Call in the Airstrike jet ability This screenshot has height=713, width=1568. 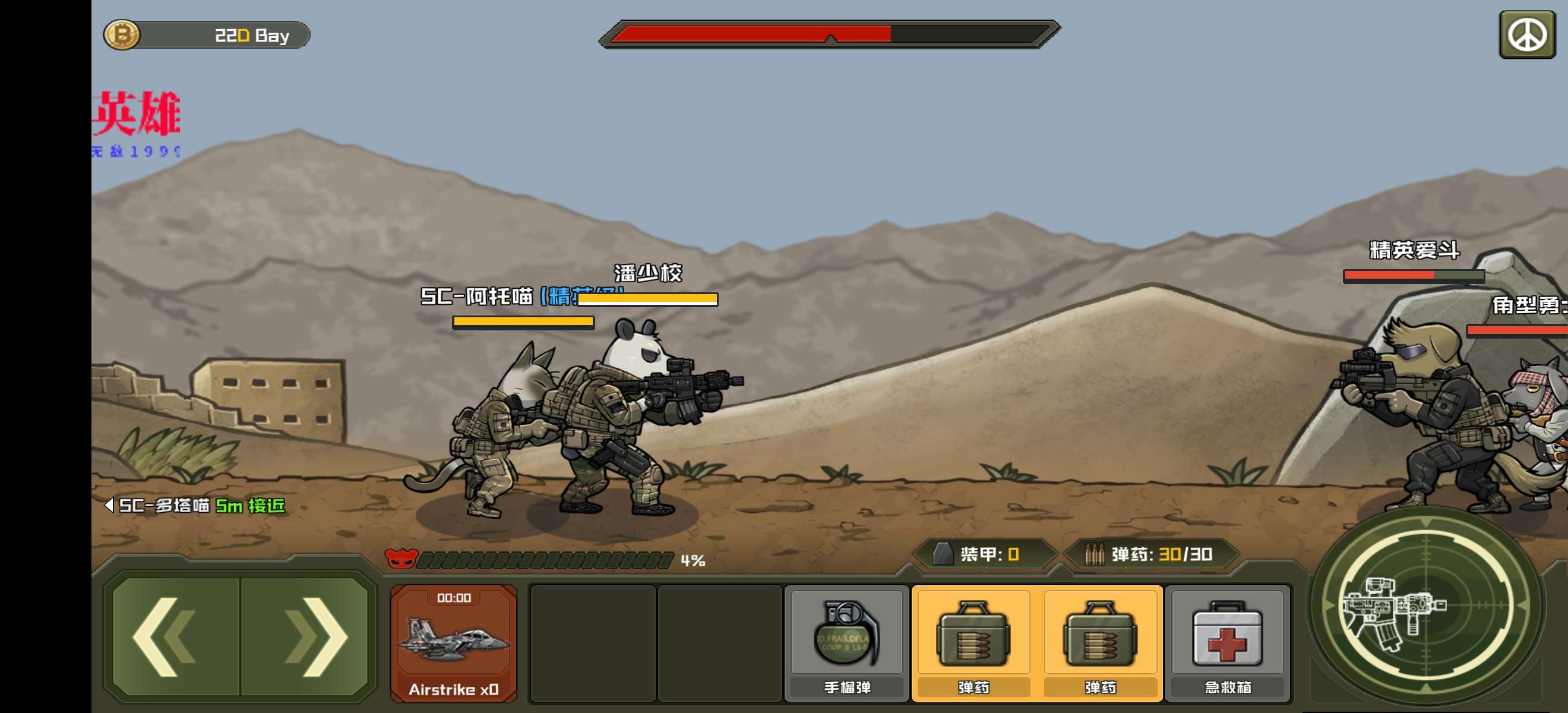tap(454, 643)
